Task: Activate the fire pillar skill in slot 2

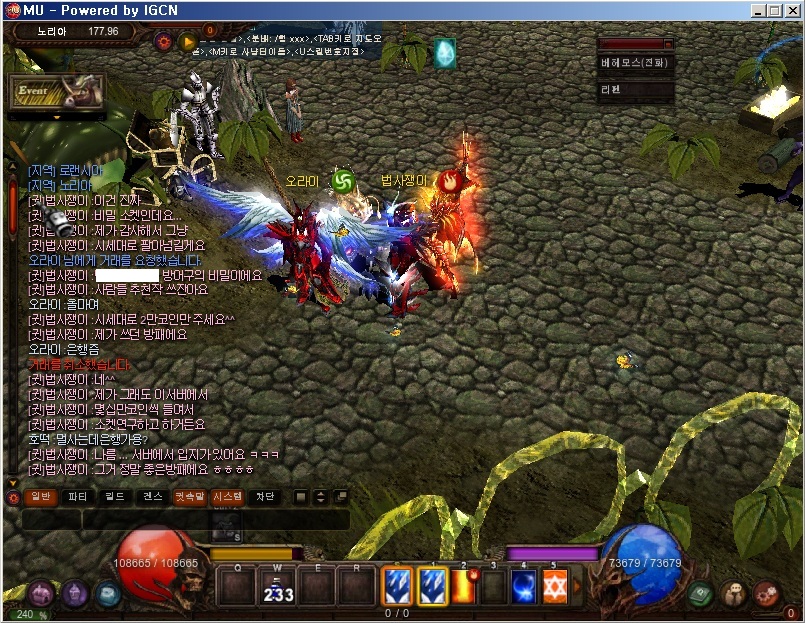Action: click(463, 585)
